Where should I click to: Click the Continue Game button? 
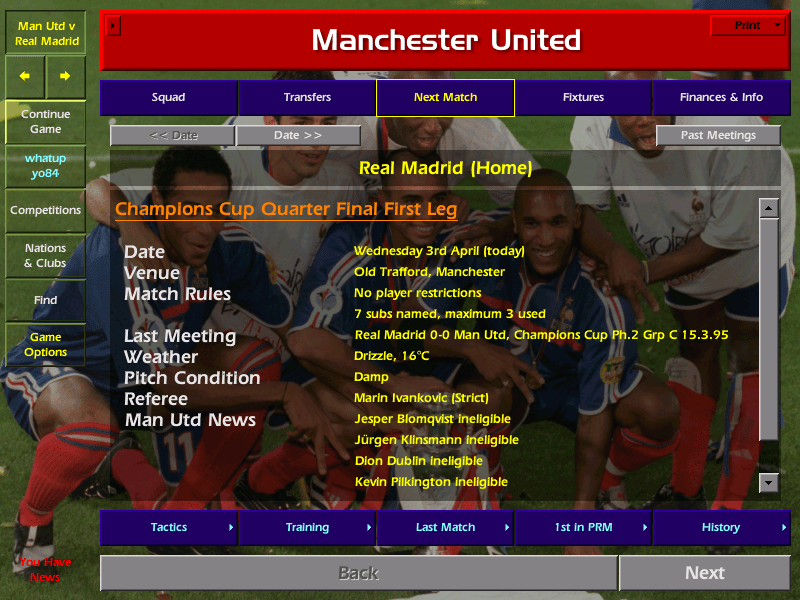pos(45,122)
